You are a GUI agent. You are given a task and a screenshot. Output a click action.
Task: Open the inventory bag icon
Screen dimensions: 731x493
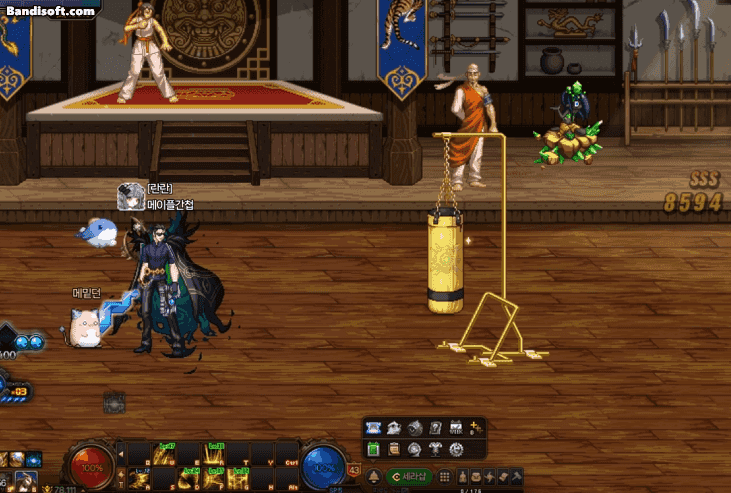point(476,476)
